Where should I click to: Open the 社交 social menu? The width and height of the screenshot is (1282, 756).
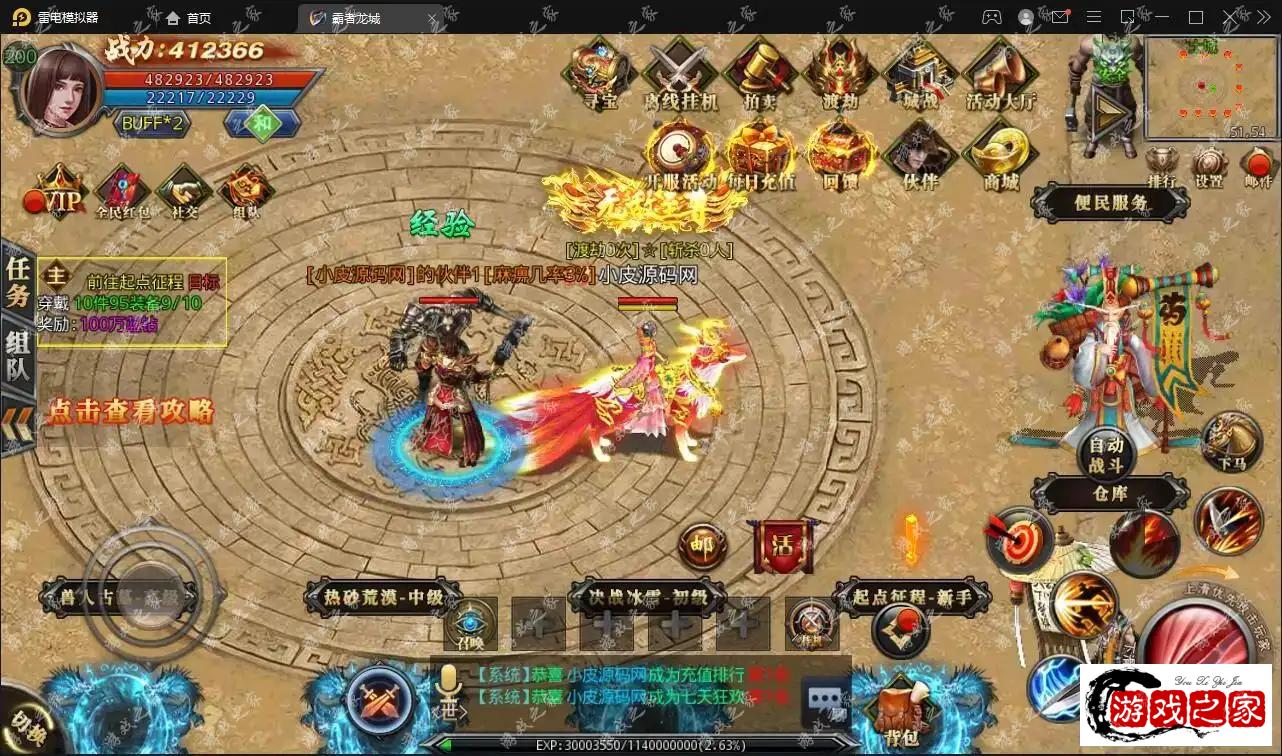click(184, 192)
